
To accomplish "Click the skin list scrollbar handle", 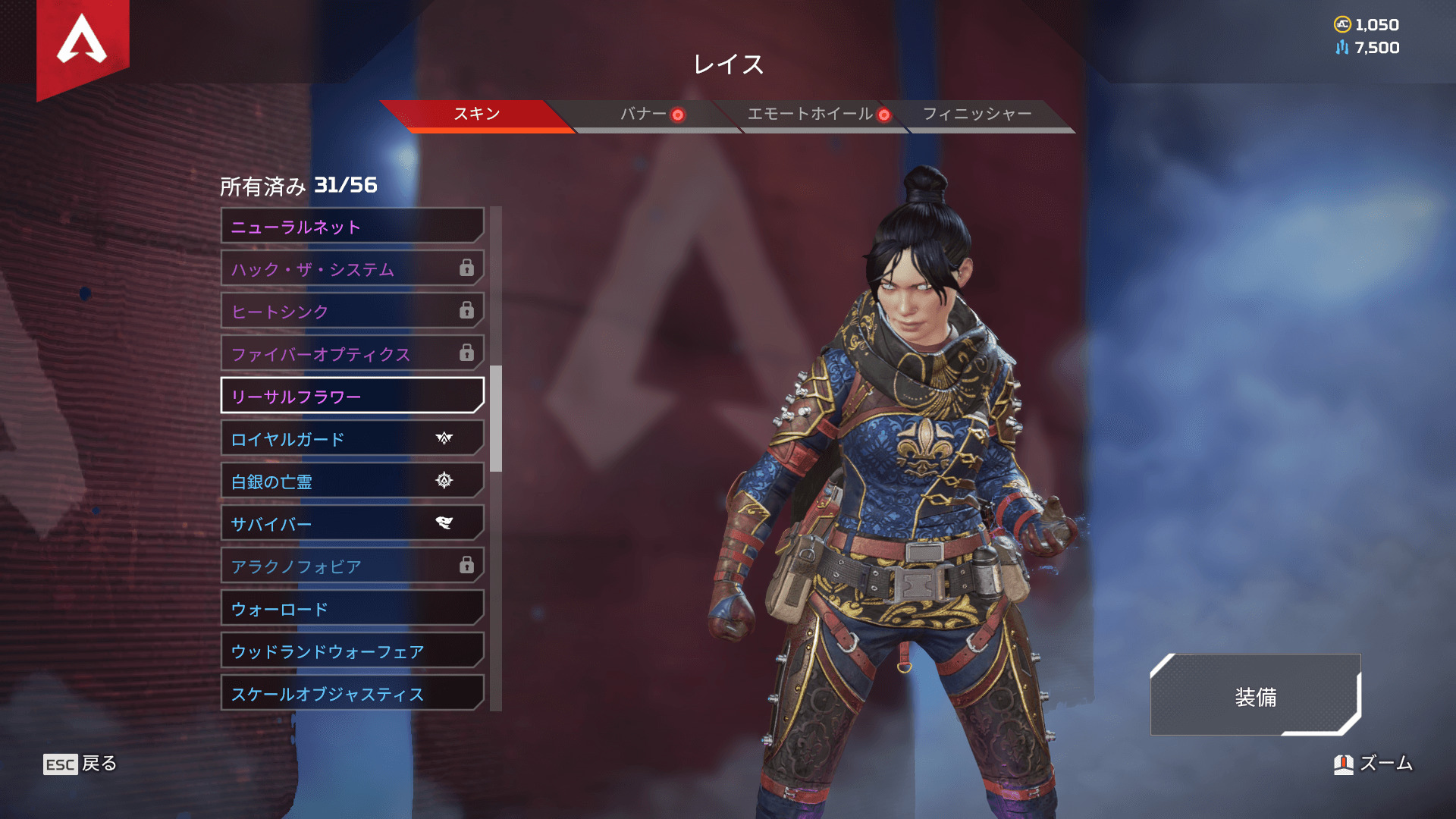I will click(x=496, y=419).
